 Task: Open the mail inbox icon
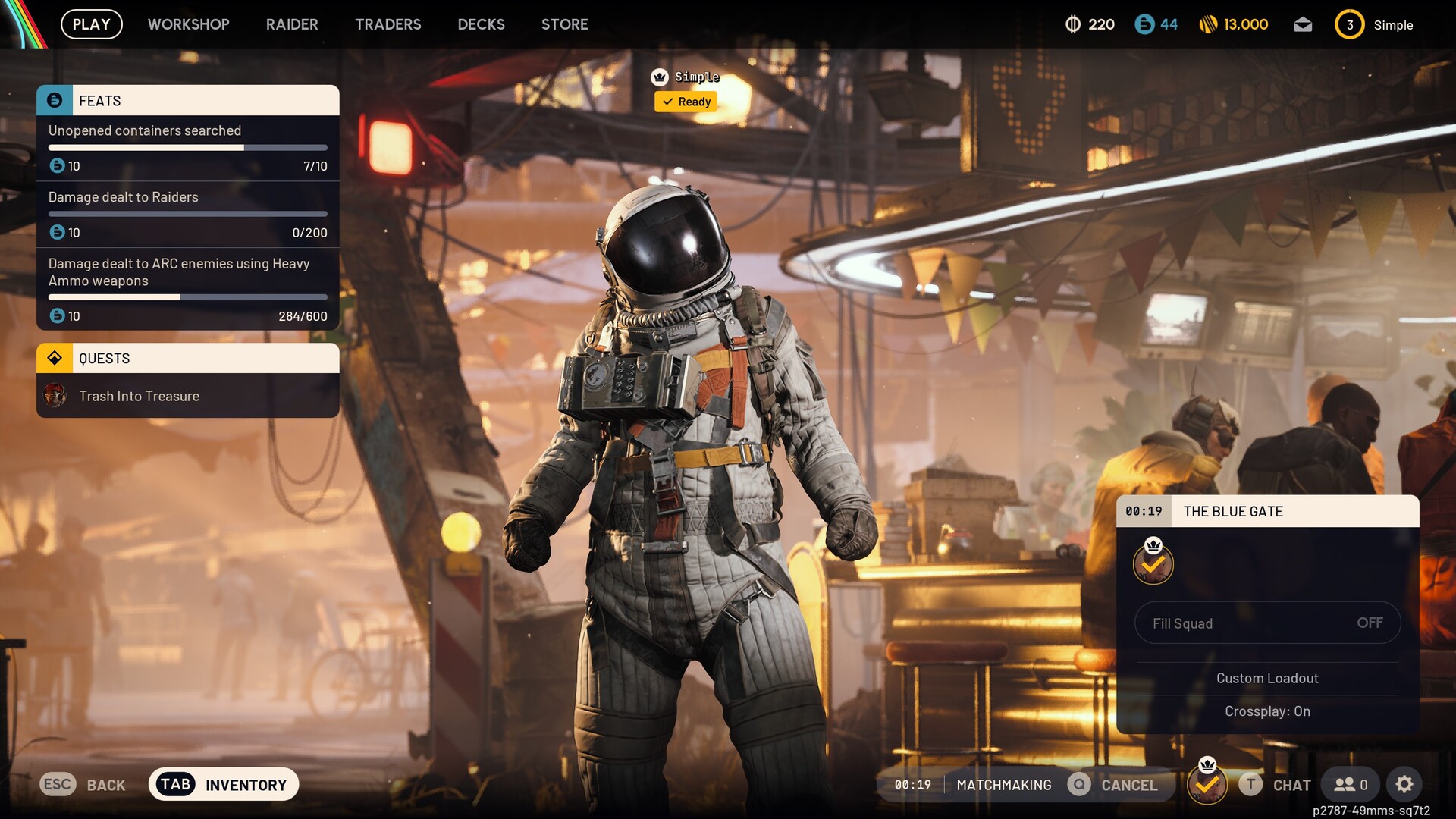point(1302,25)
